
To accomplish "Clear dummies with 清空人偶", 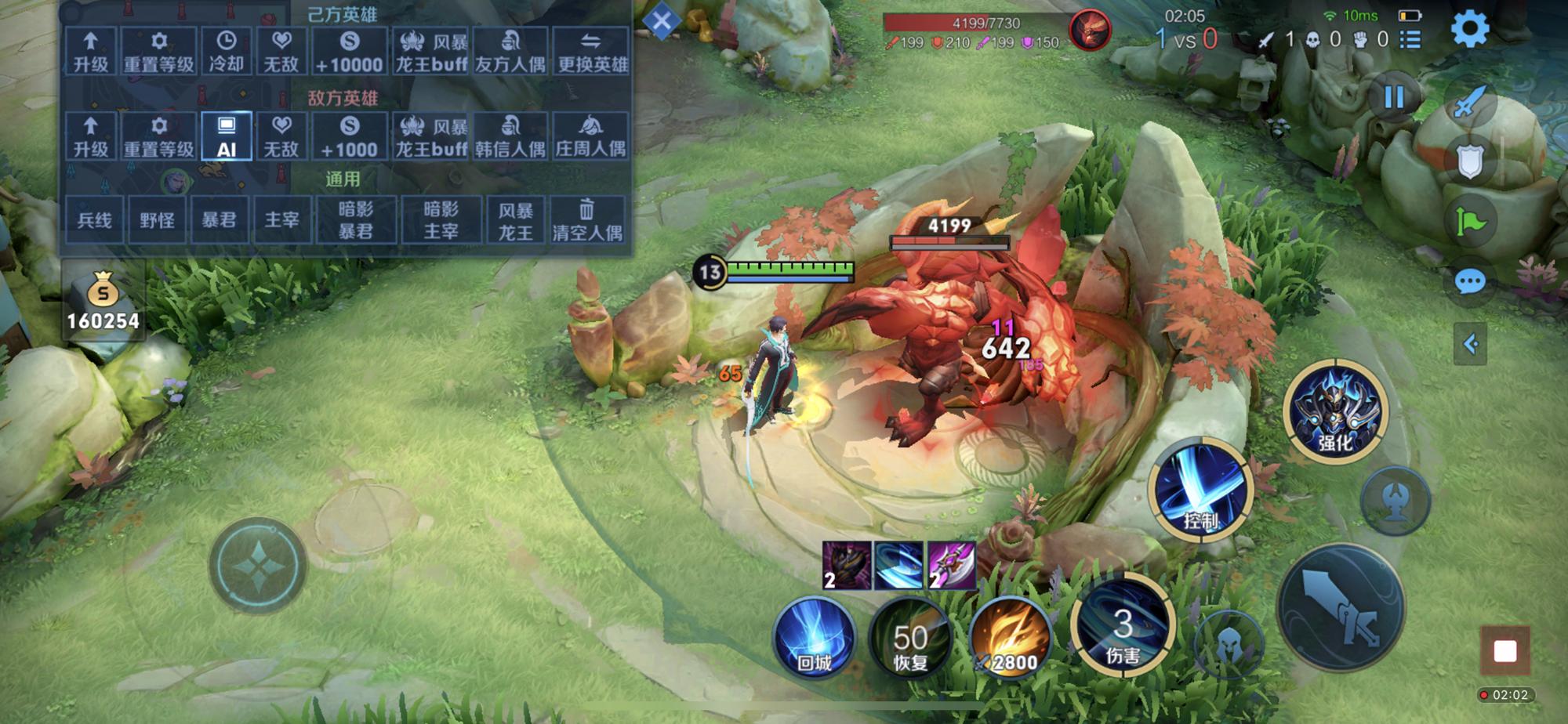I will [587, 220].
